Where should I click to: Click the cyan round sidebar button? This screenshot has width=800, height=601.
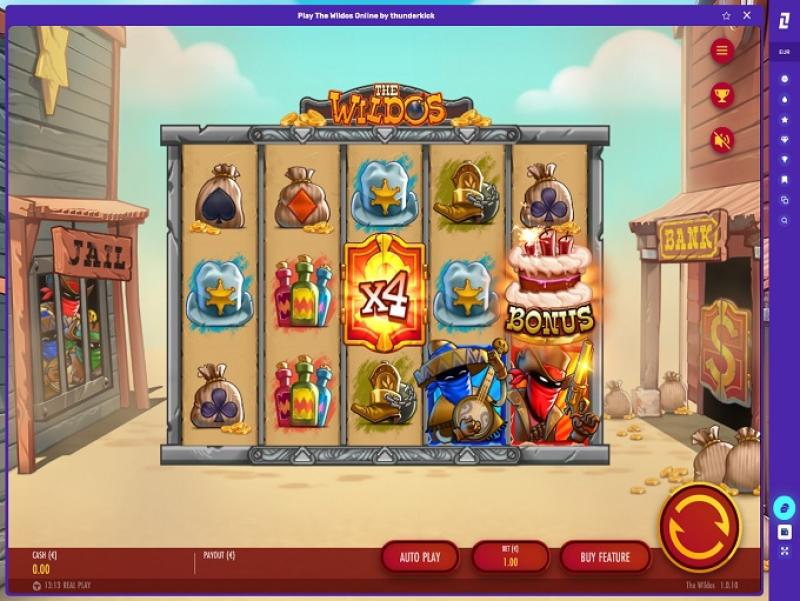tap(785, 508)
